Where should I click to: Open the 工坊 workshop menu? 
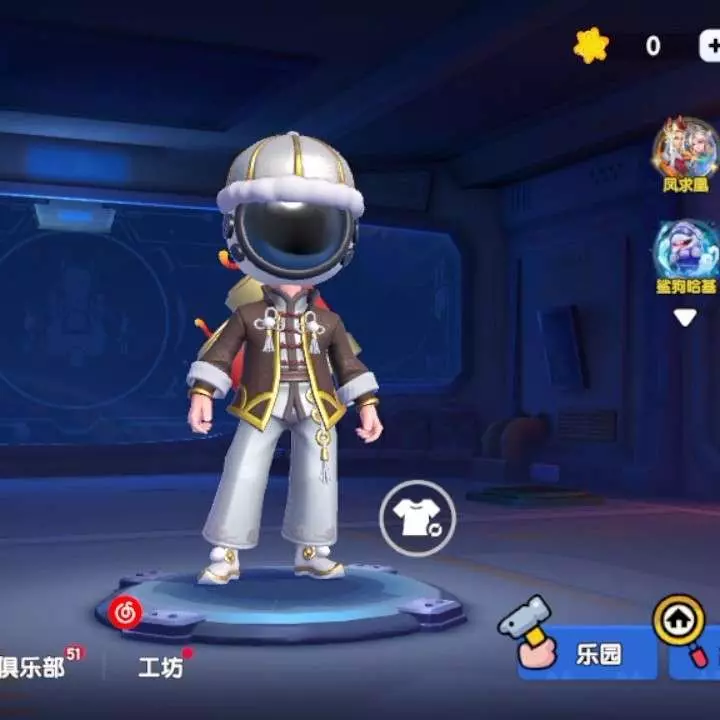point(160,667)
